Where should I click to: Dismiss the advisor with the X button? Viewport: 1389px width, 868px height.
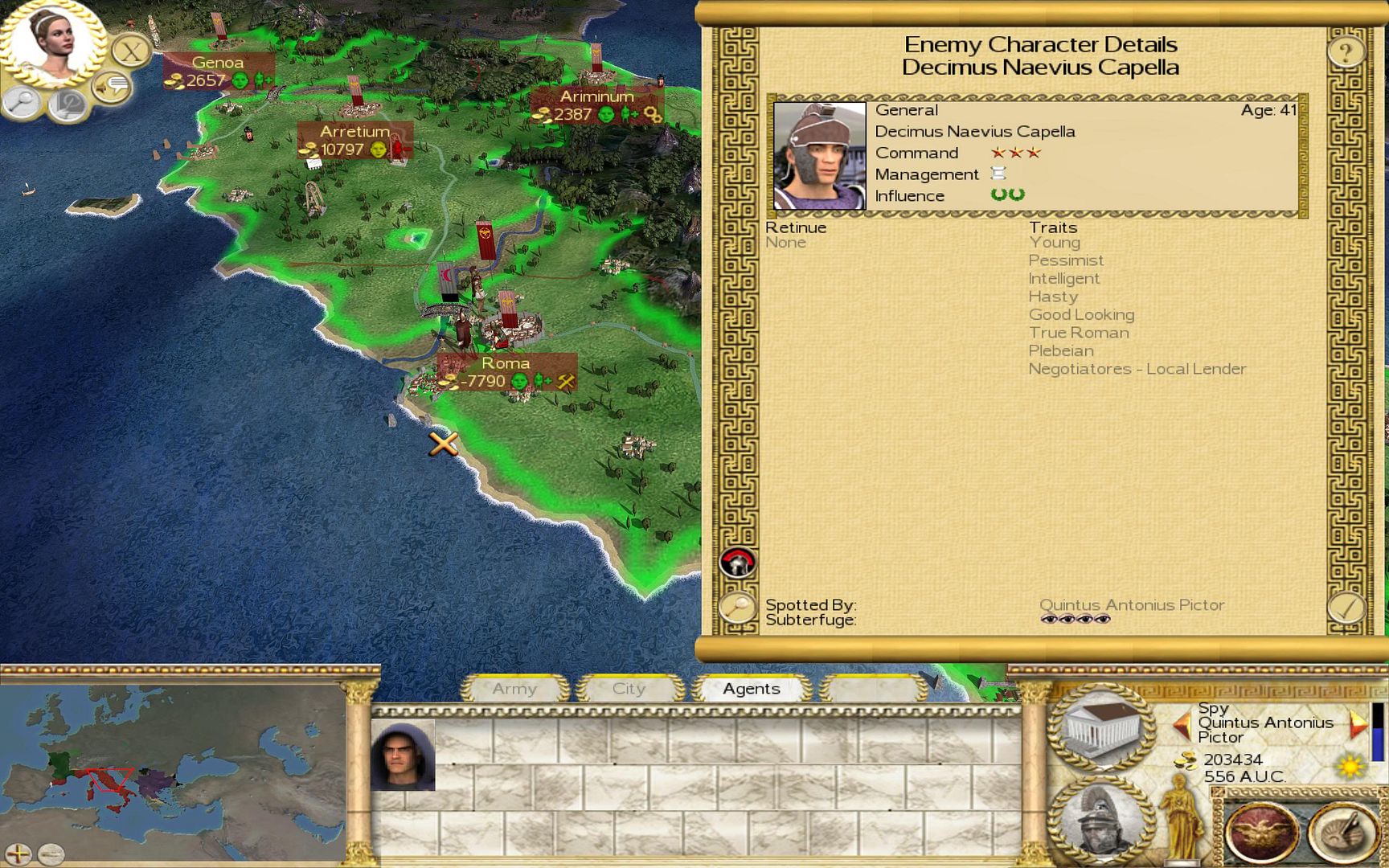pyautogui.click(x=130, y=52)
